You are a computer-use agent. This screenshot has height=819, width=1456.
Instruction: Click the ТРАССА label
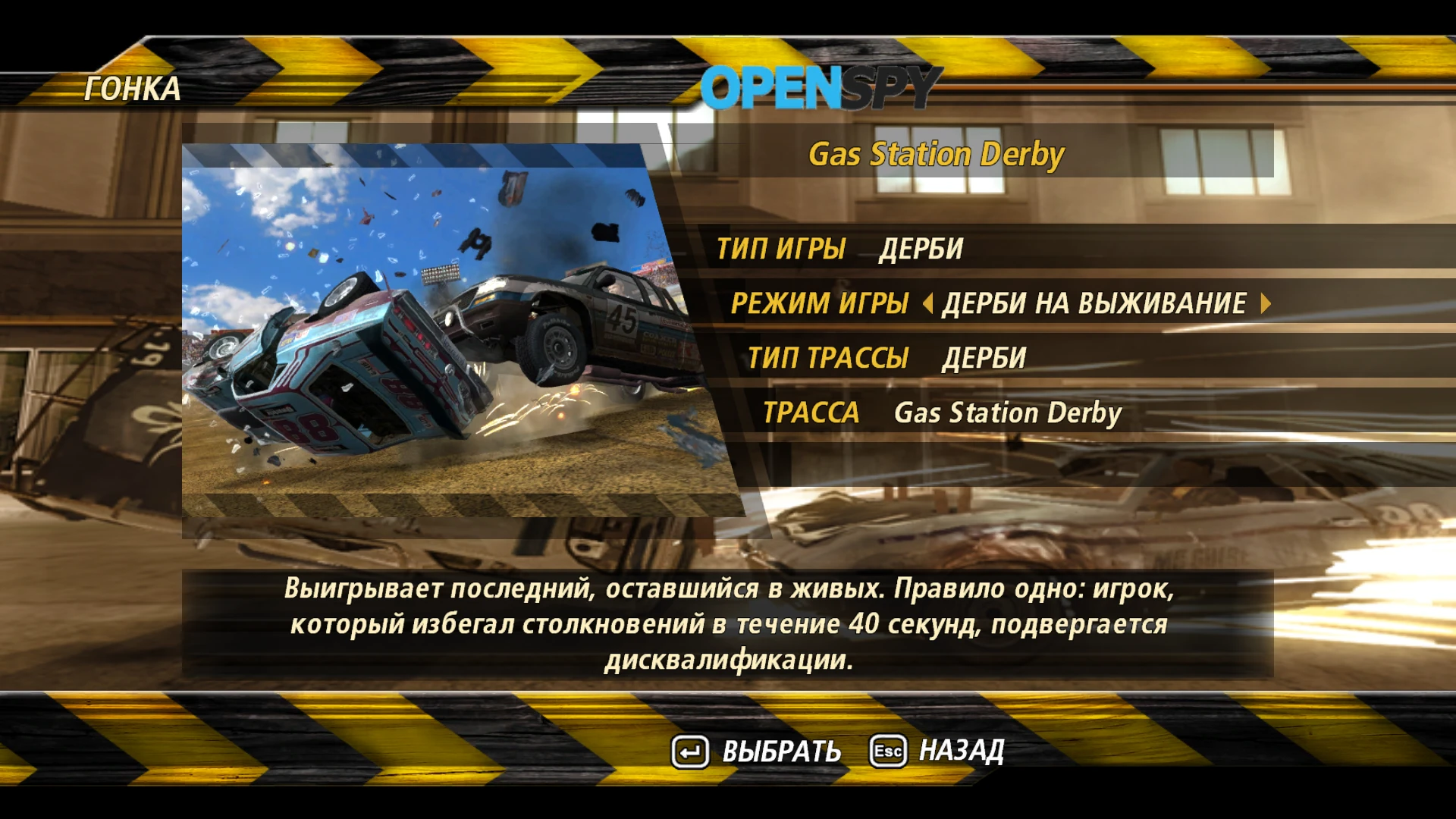(813, 412)
